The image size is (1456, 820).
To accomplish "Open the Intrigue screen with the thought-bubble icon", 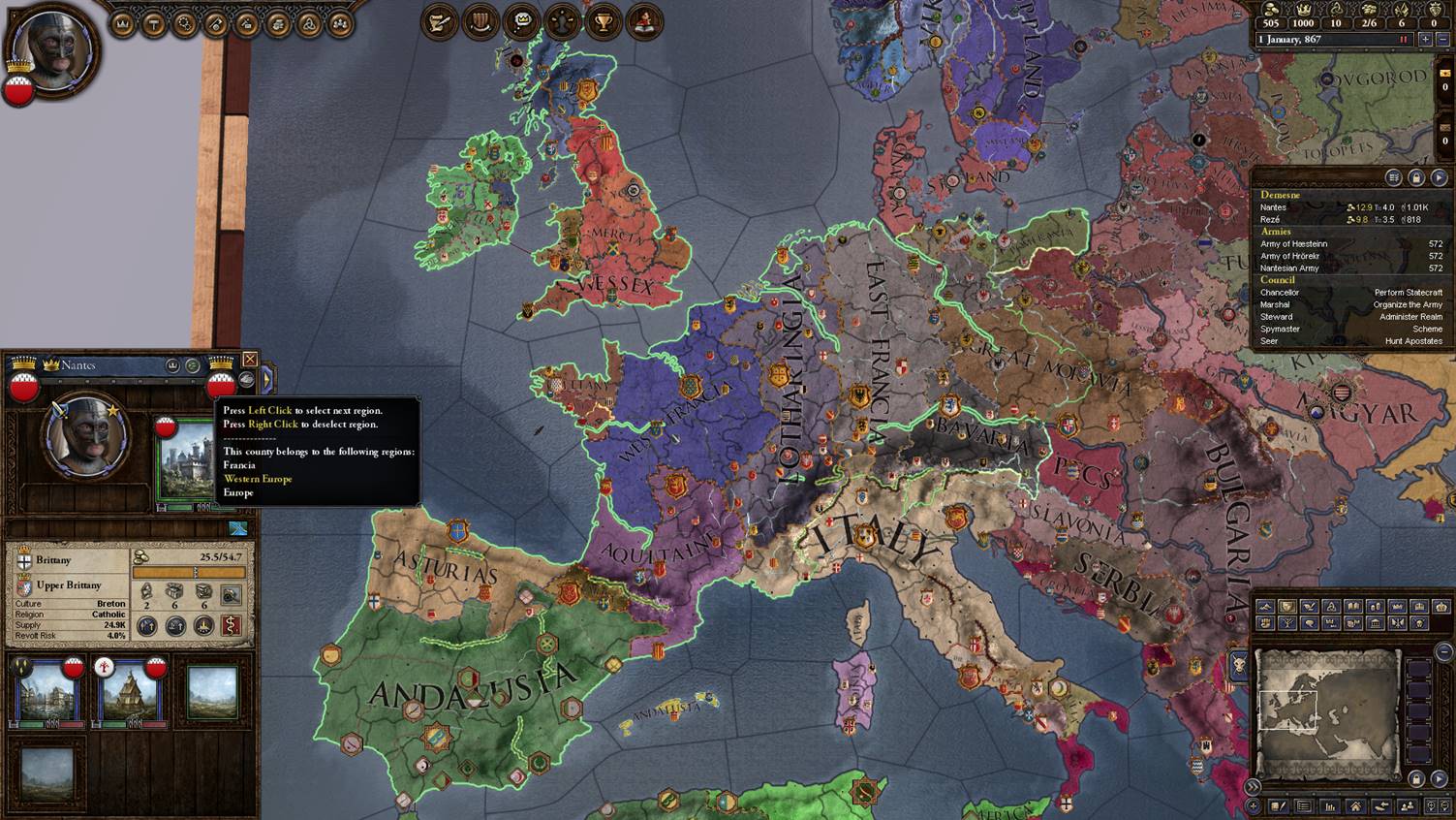I will (x=520, y=21).
